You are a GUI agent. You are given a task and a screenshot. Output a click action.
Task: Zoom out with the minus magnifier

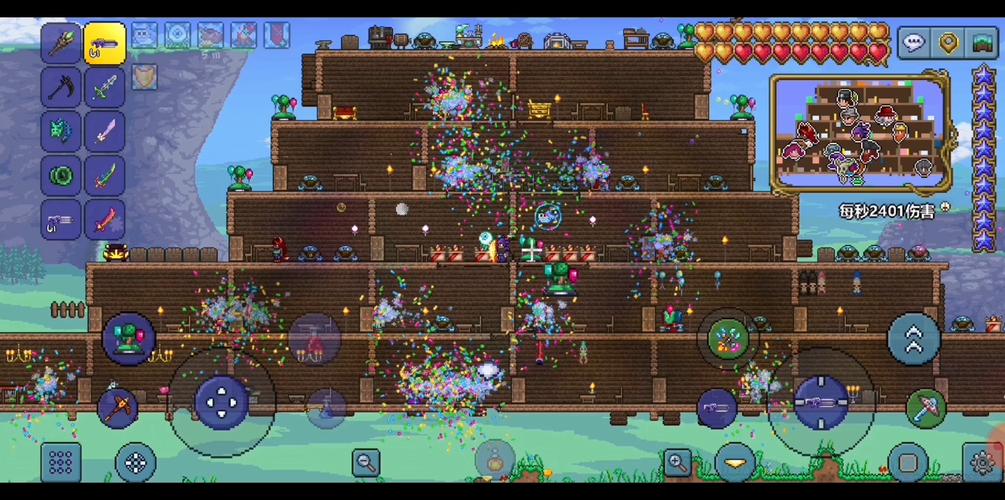366,462
